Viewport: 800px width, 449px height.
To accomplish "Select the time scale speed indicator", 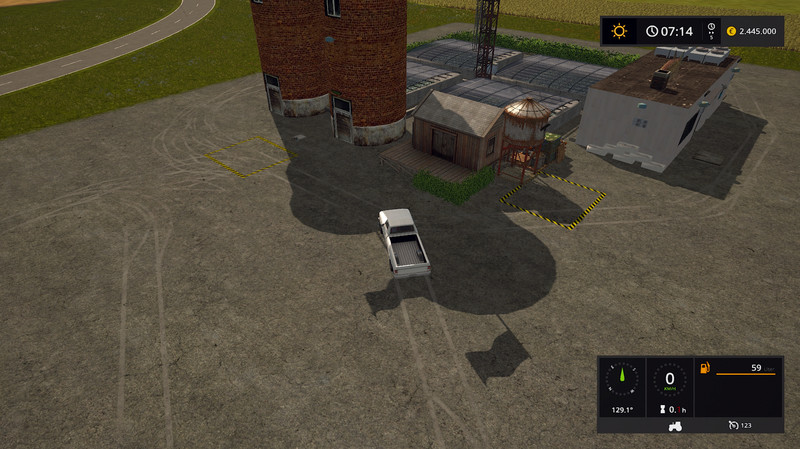I will [710, 31].
